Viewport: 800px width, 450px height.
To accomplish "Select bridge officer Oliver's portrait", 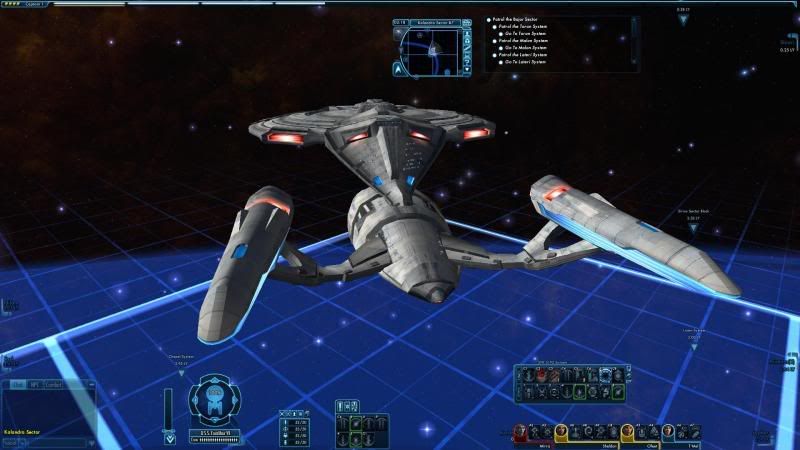I will tap(628, 431).
